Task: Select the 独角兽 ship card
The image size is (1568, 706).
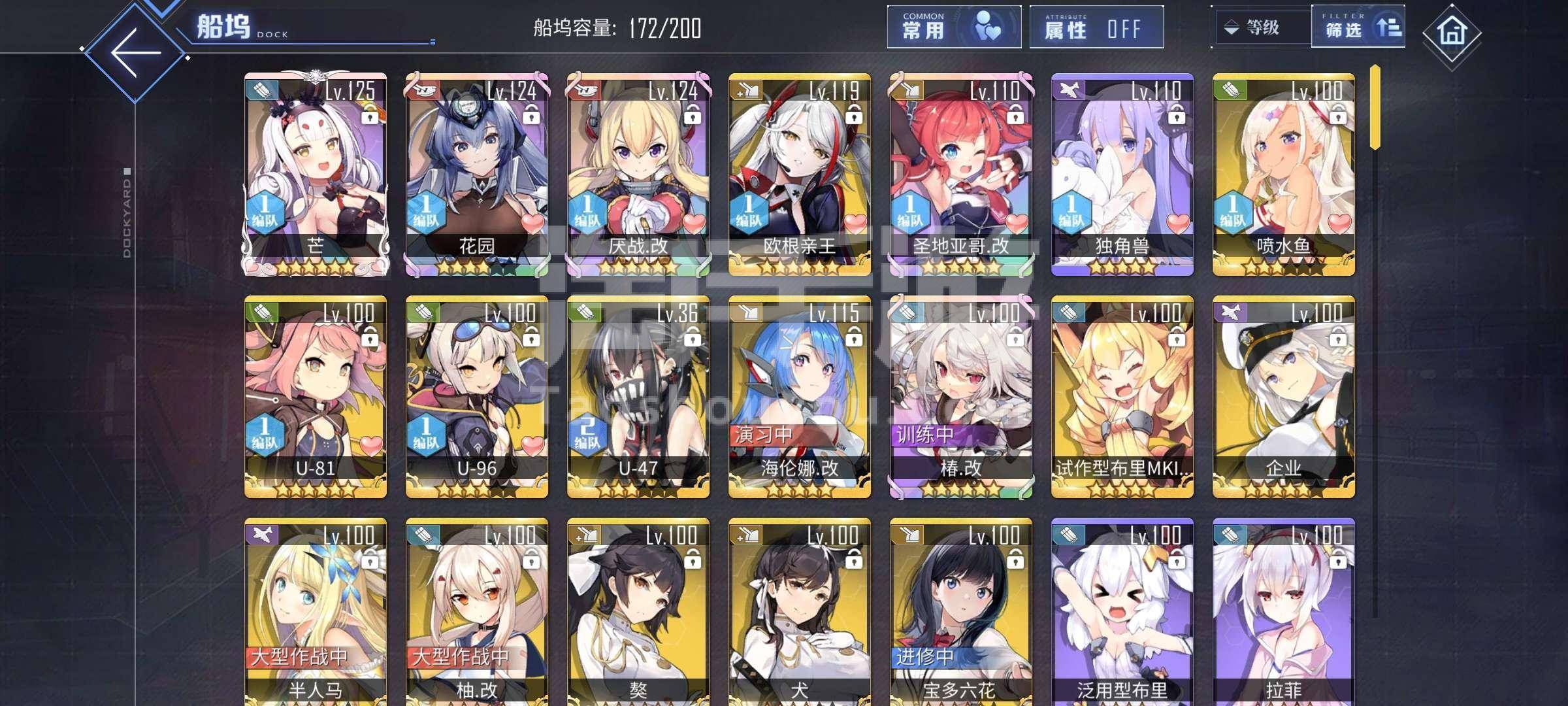Action: tap(1122, 174)
